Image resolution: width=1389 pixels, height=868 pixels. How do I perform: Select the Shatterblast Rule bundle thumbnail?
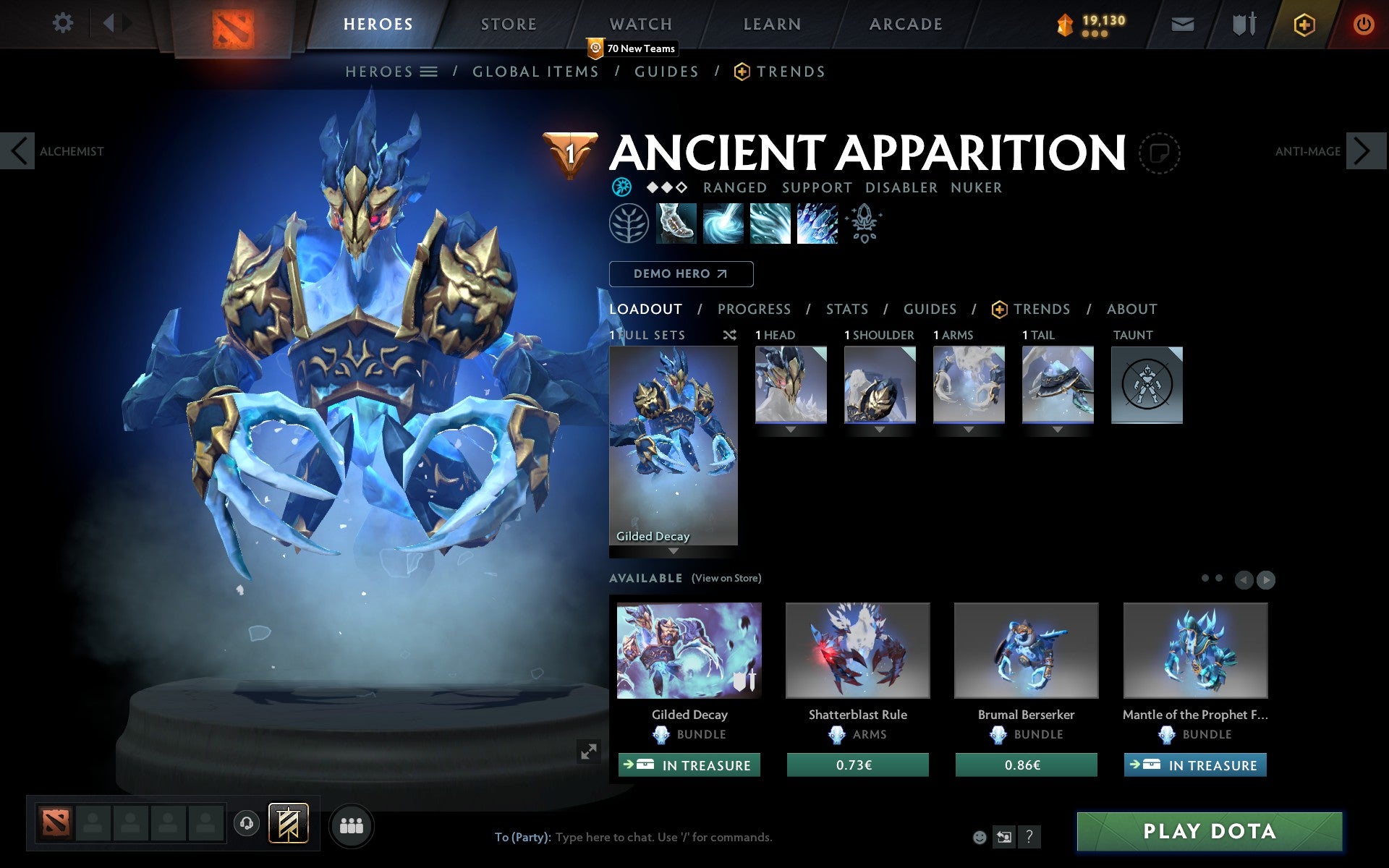(x=857, y=650)
